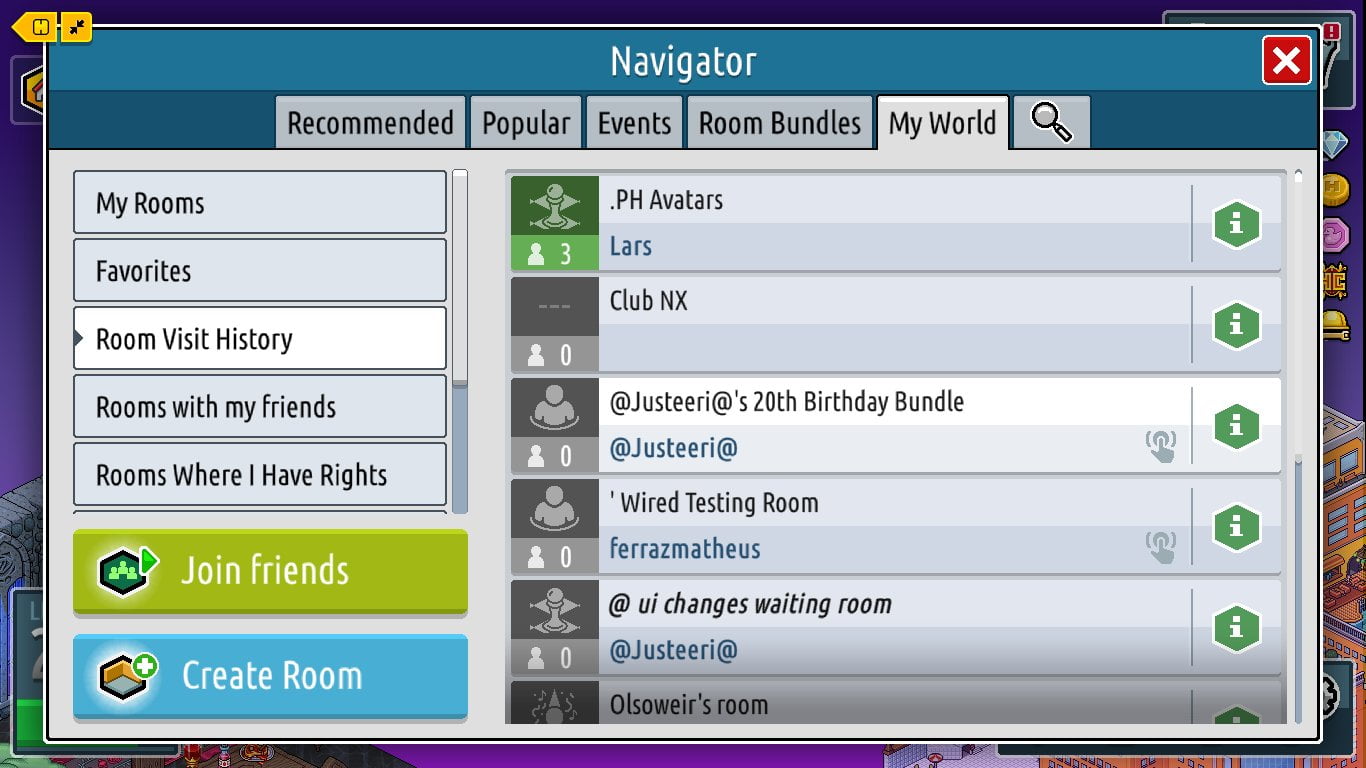Viewport: 1366px width, 768px height.
Task: Show the Events tab
Action: pyautogui.click(x=634, y=123)
